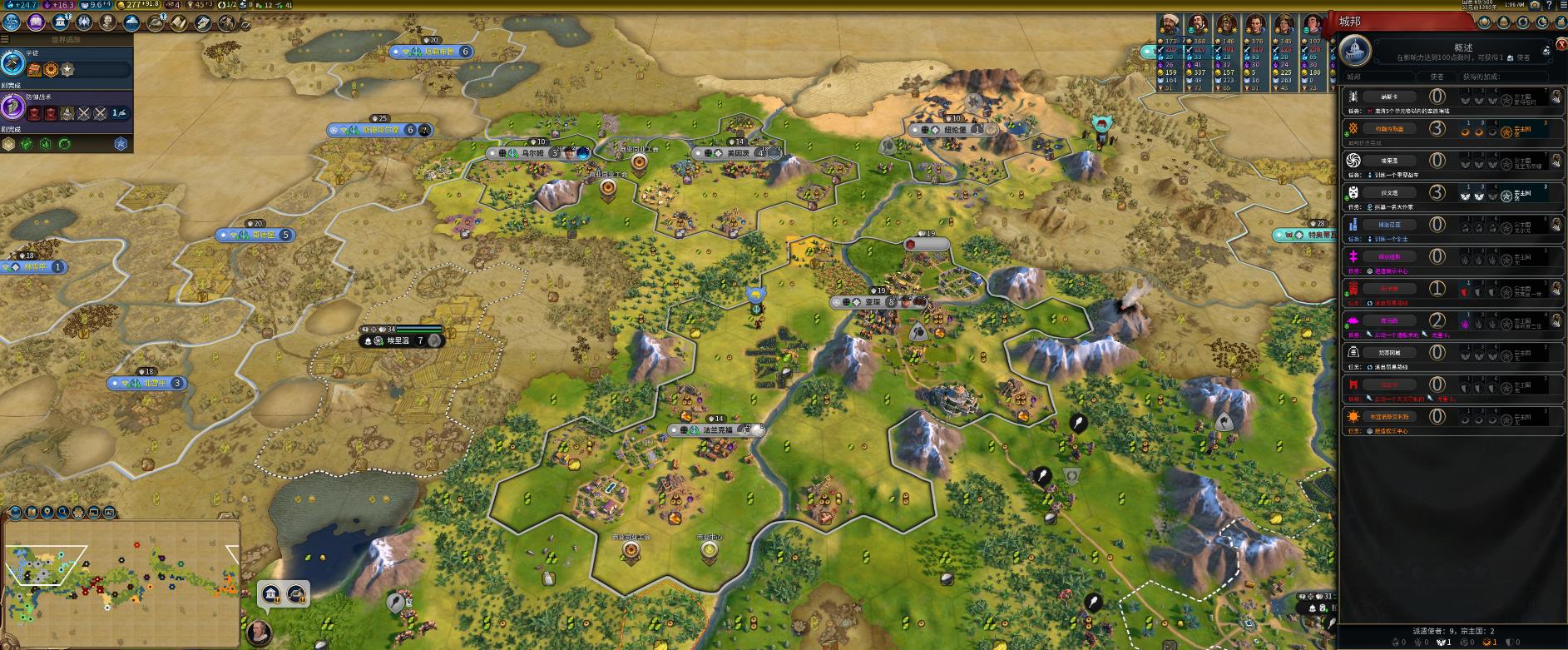Open the government building icon
Viewport: 1568px width, 650px height.
click(60, 22)
